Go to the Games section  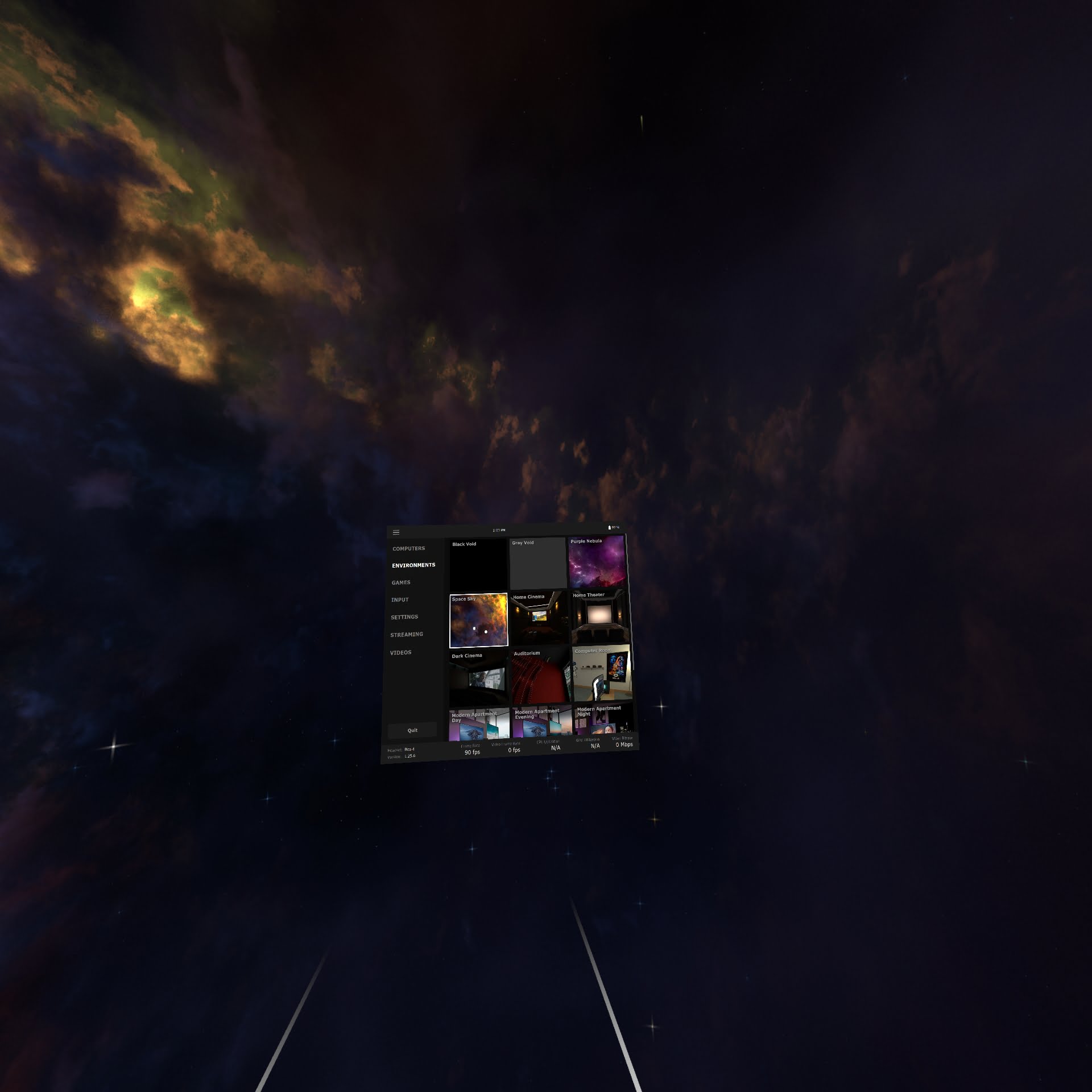(401, 583)
